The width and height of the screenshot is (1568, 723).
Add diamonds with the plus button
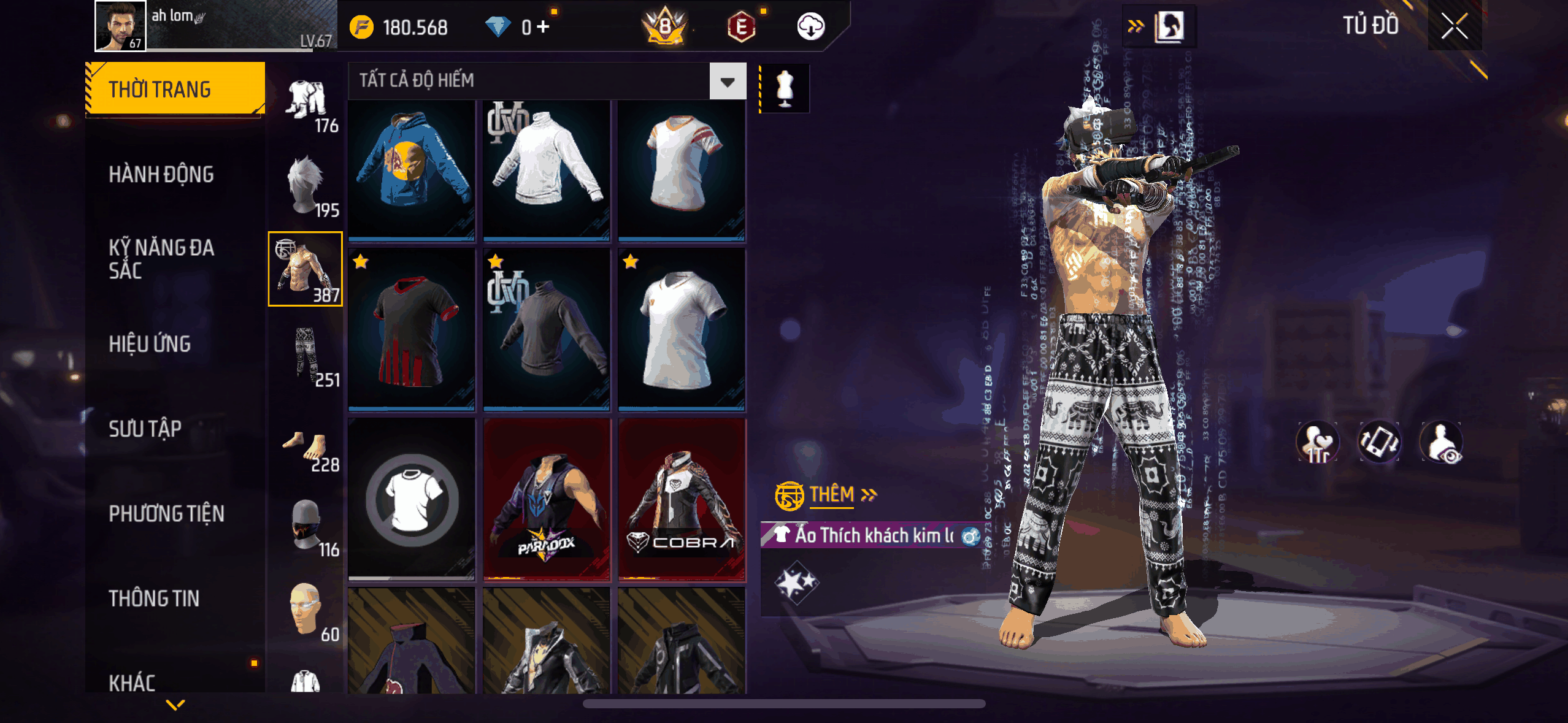point(543,27)
